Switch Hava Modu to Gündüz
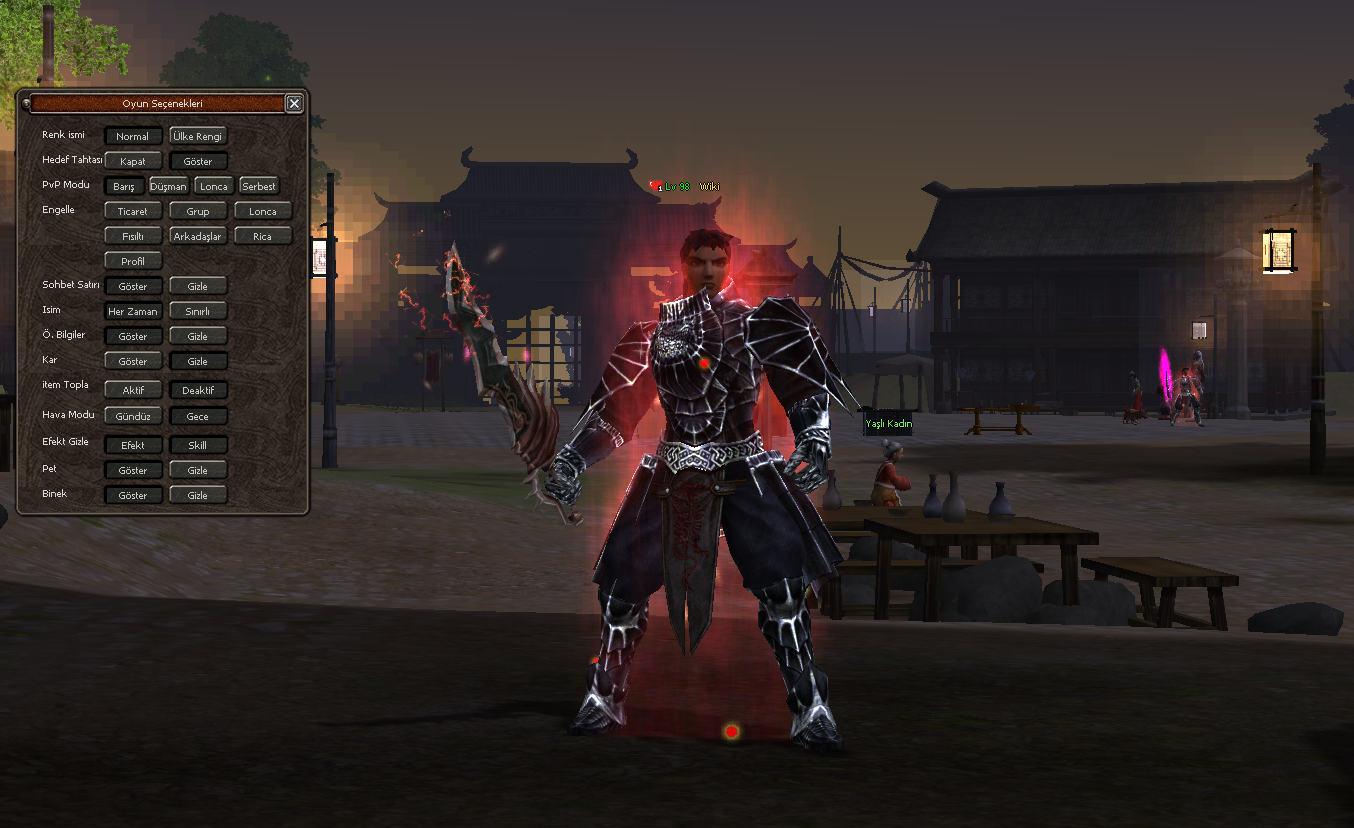This screenshot has width=1354, height=828. click(133, 415)
